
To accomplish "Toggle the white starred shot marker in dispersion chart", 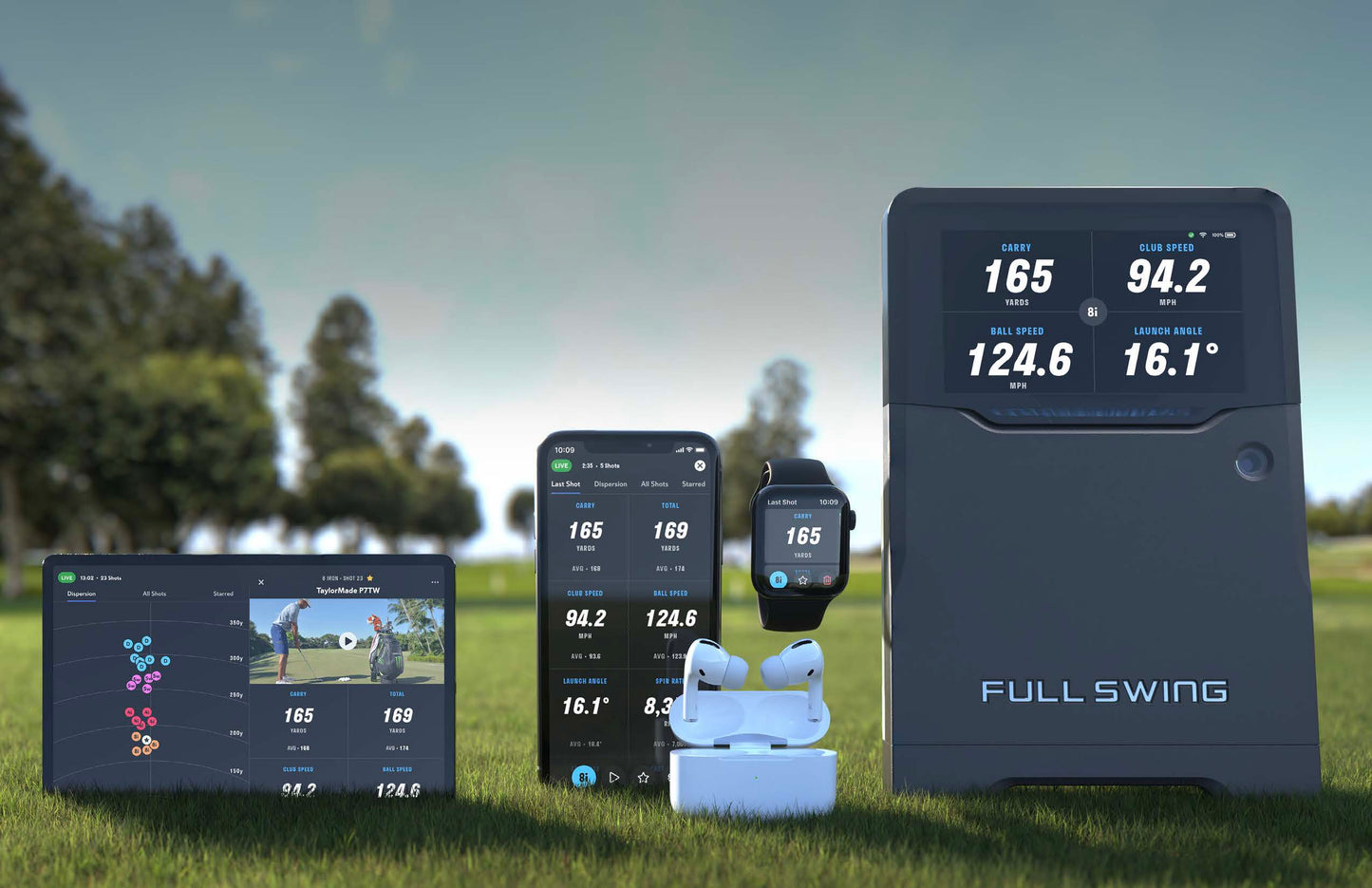I will click(146, 740).
